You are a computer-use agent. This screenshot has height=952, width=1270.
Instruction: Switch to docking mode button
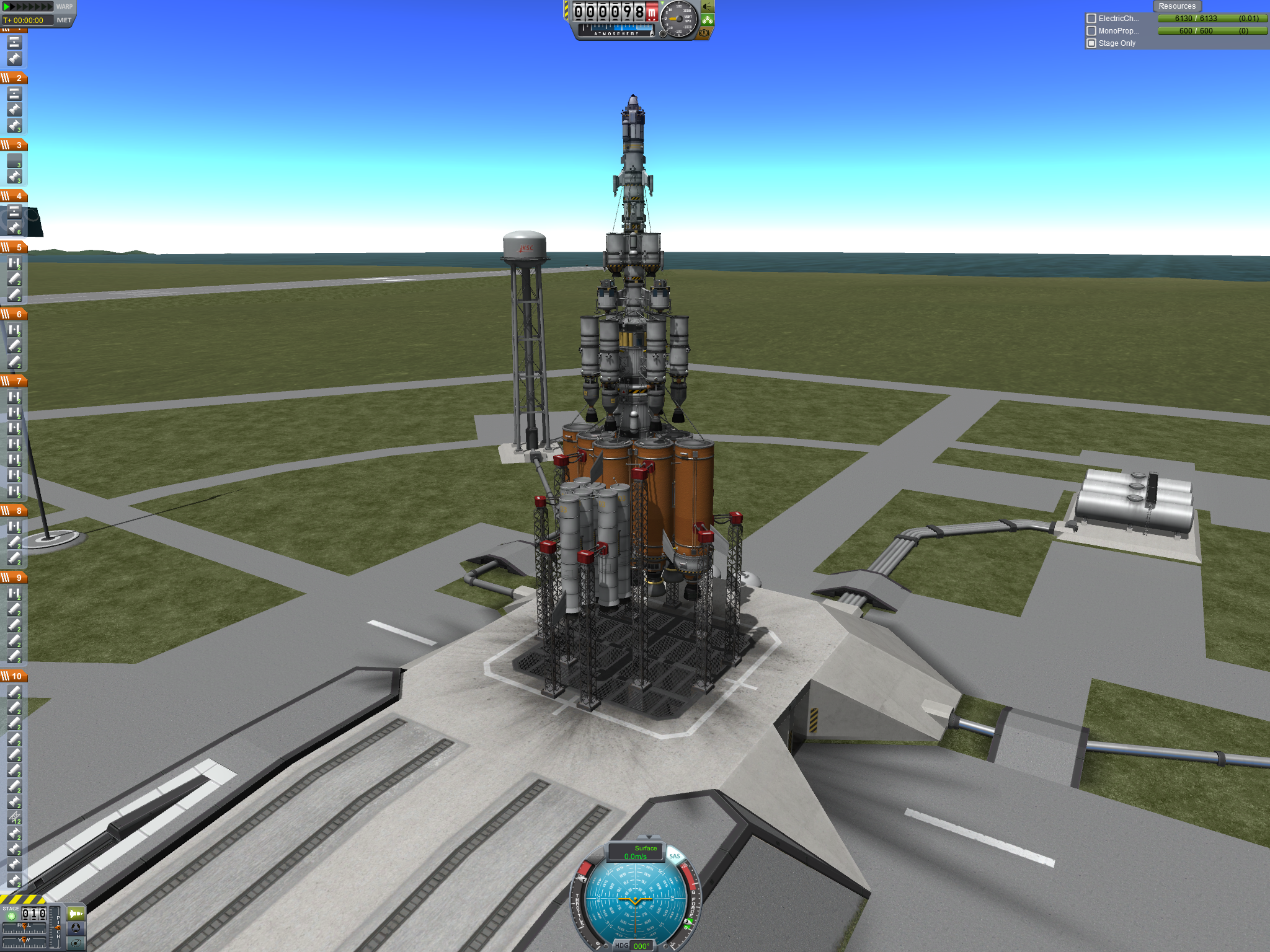[76, 928]
